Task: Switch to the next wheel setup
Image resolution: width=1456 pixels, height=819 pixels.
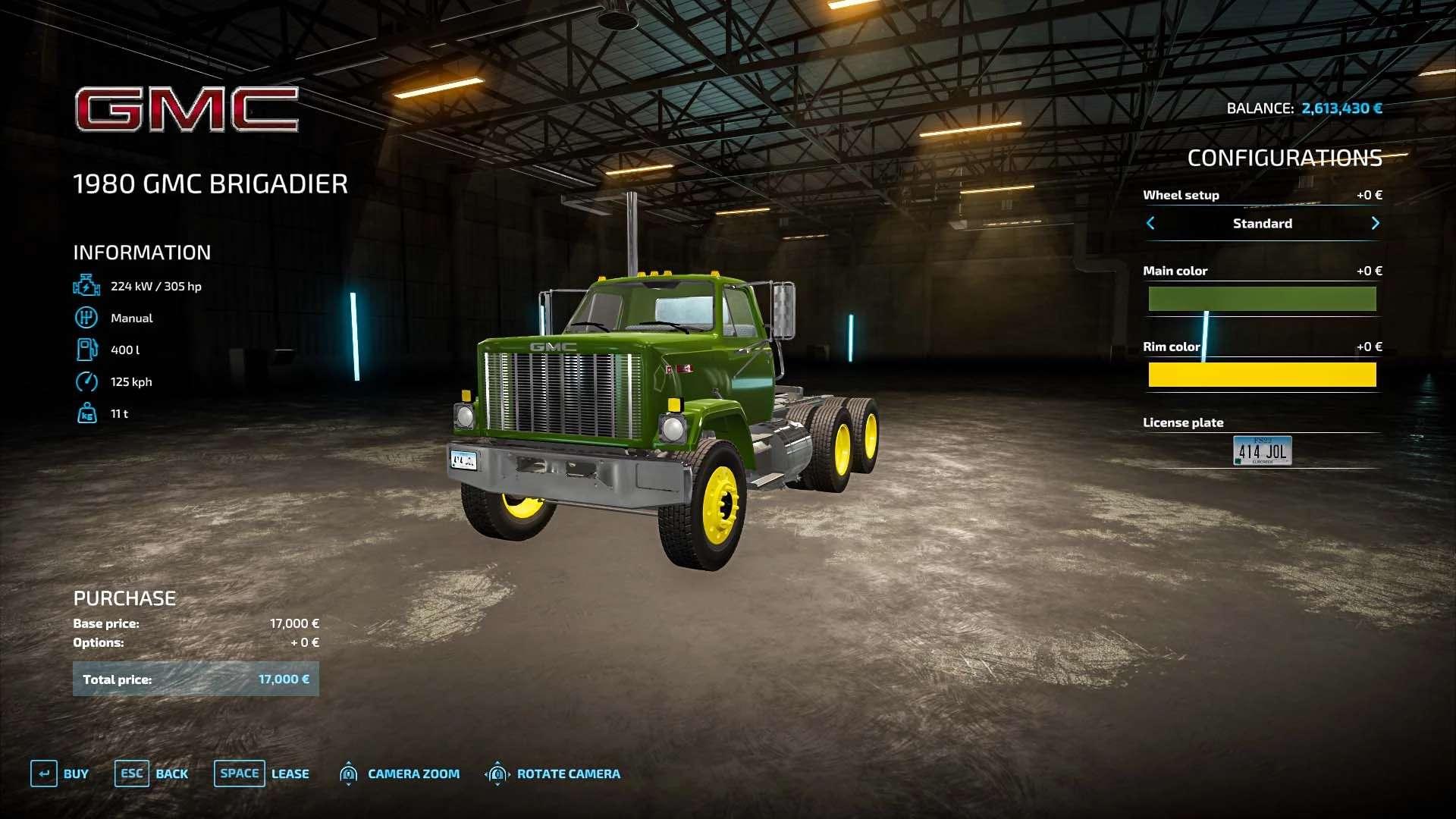Action: click(1375, 223)
